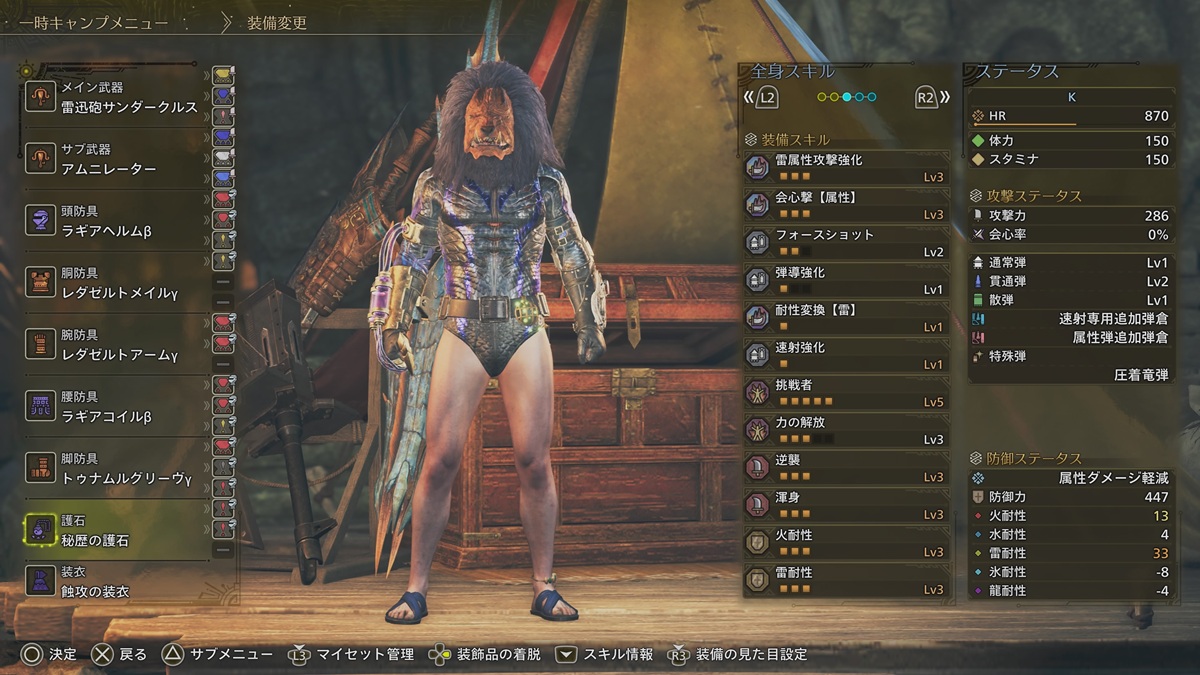Select the 会心撃【属性】 skill row
Viewport: 1200px width, 675px height.
pyautogui.click(x=846, y=205)
